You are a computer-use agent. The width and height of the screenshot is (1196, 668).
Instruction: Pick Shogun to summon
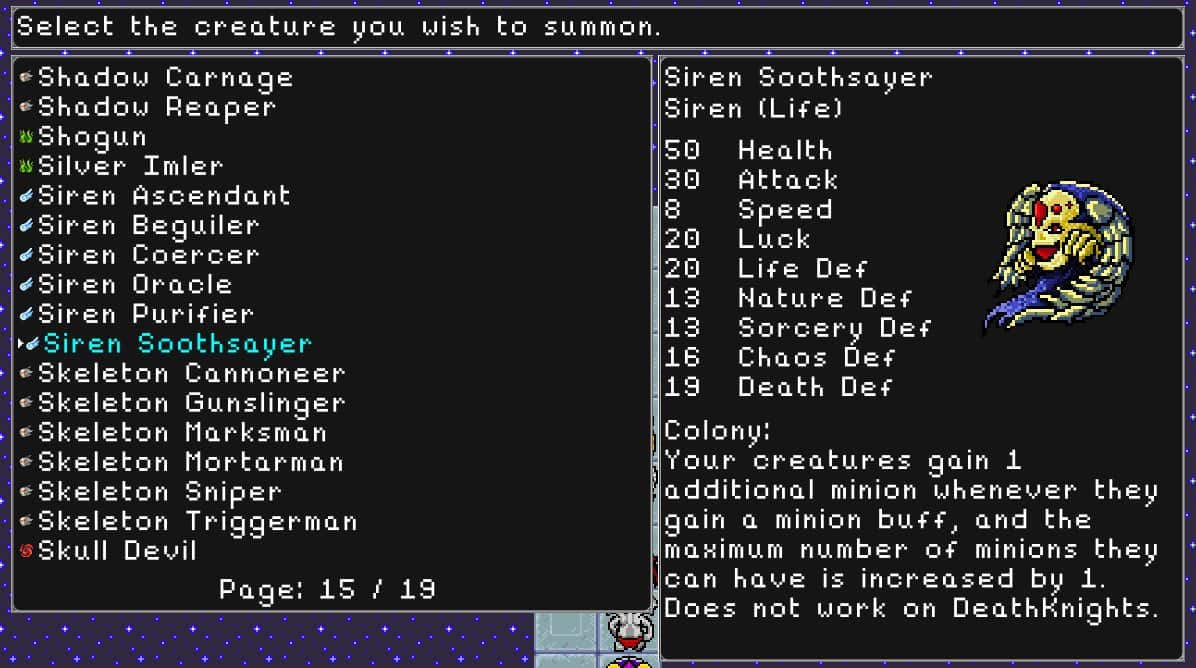92,137
